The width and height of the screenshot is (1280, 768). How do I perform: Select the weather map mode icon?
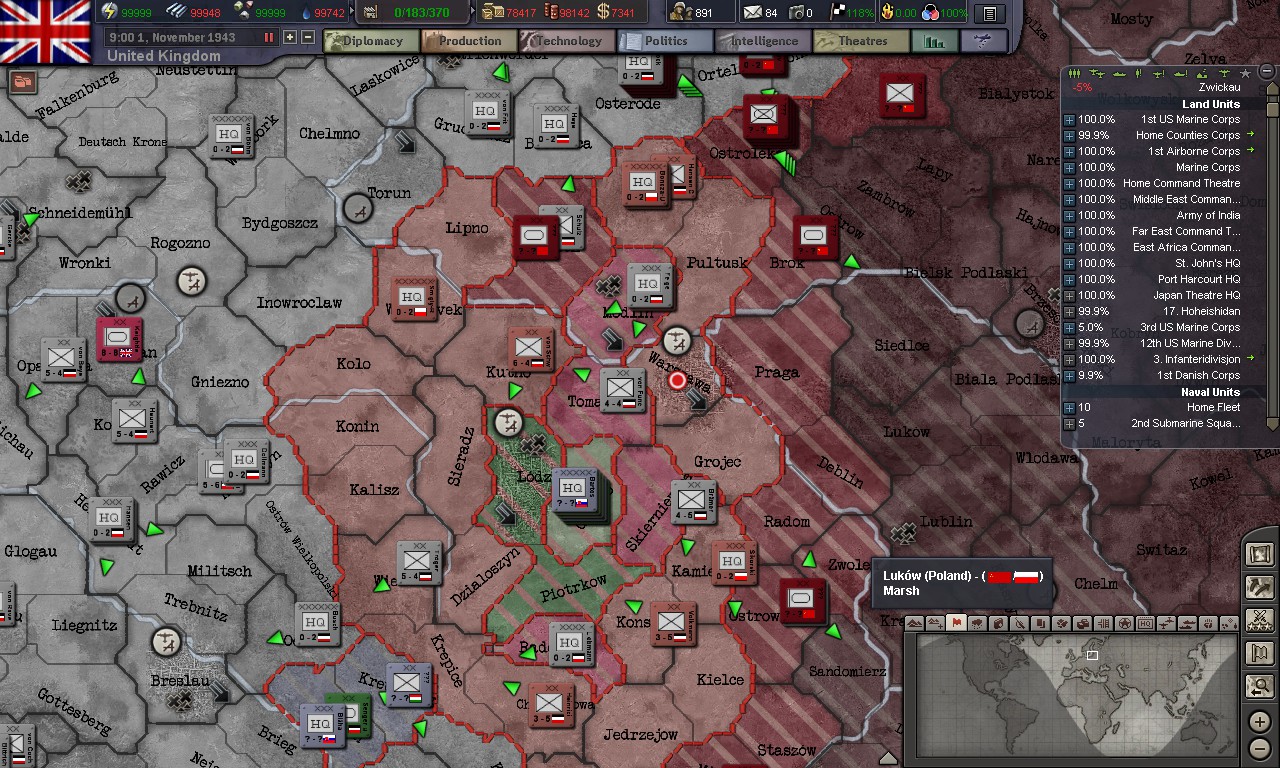tap(977, 625)
